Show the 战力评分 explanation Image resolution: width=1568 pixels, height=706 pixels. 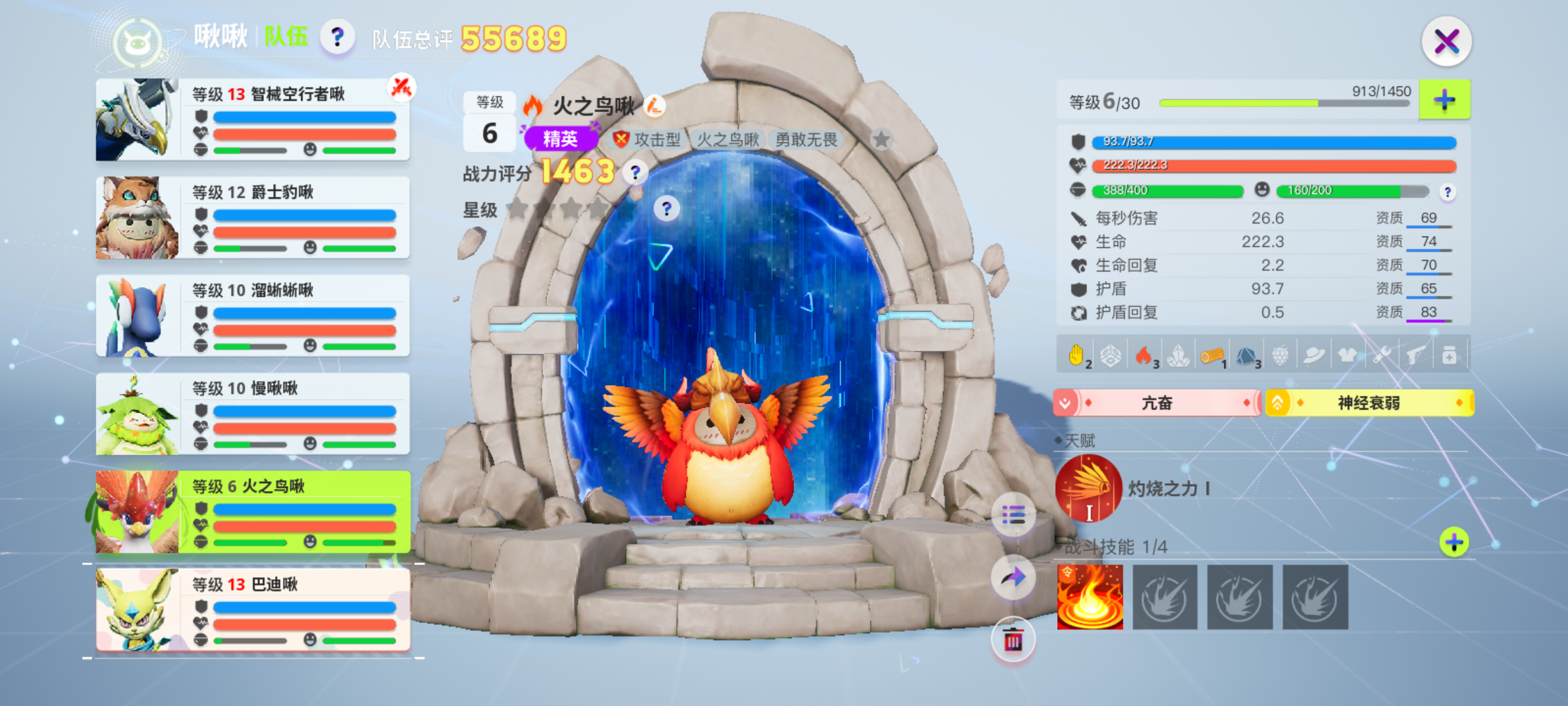[x=635, y=173]
